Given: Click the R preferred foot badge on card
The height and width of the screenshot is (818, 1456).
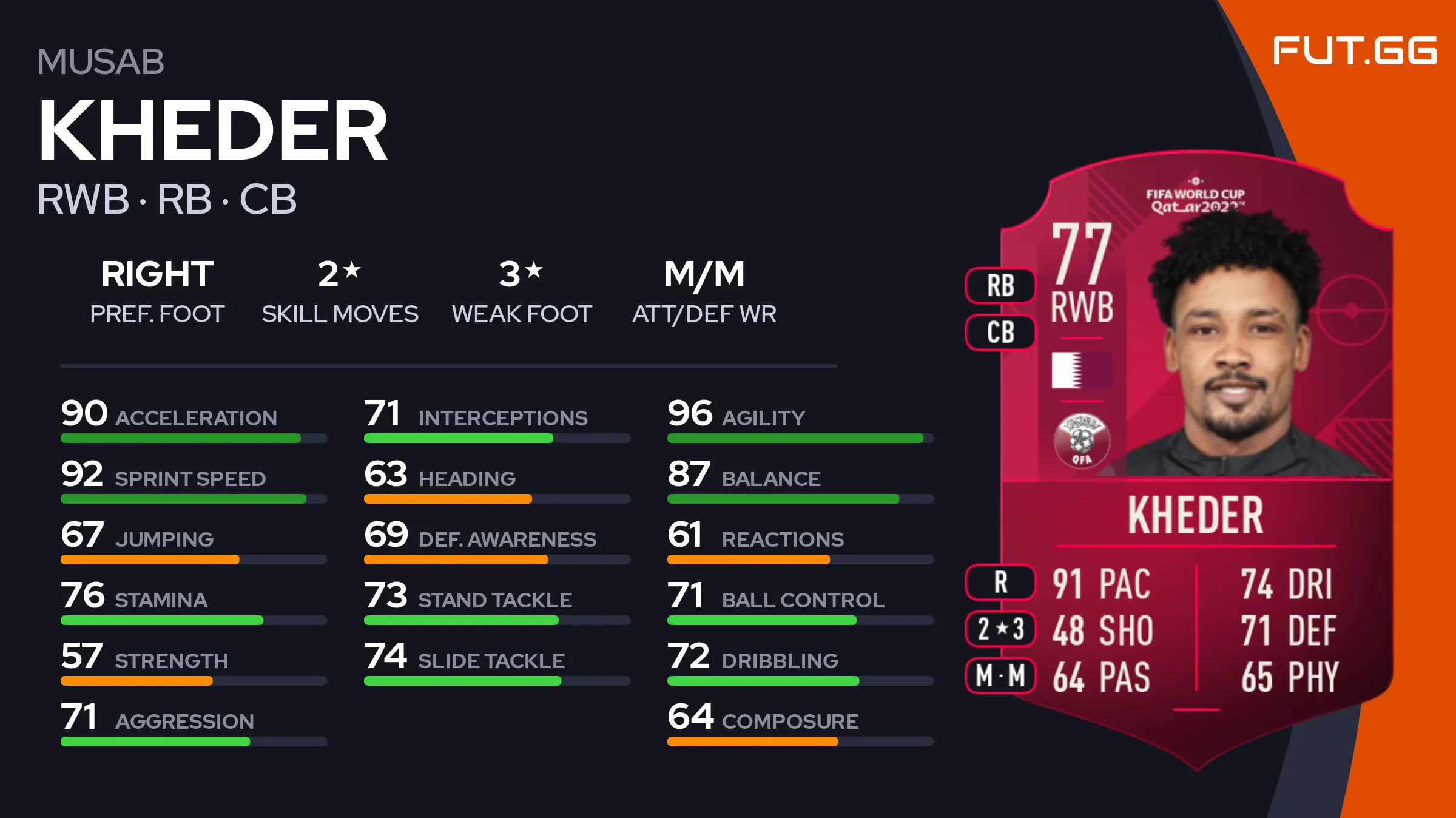Looking at the screenshot, I should [1000, 583].
